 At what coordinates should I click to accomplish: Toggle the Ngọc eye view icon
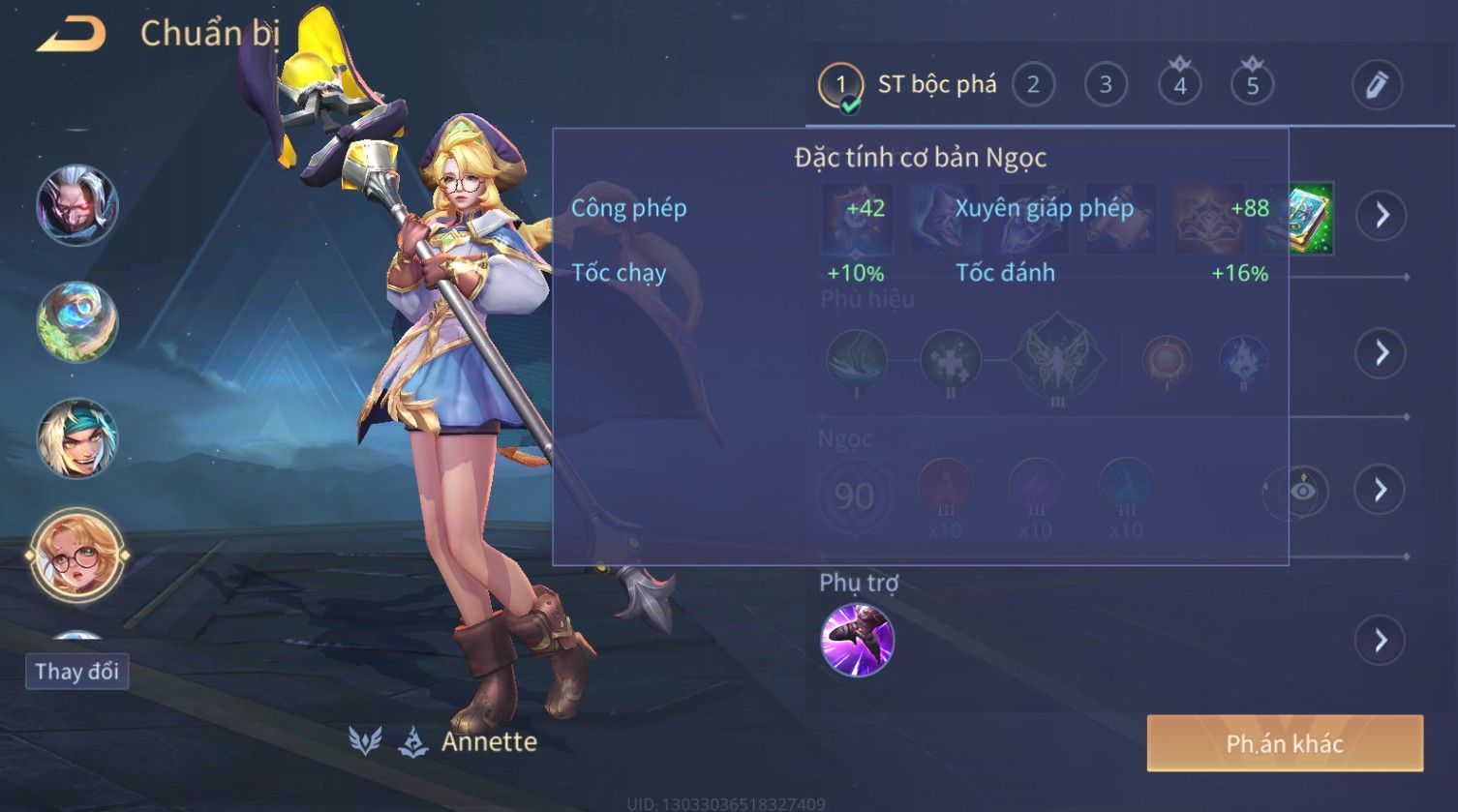point(1302,491)
